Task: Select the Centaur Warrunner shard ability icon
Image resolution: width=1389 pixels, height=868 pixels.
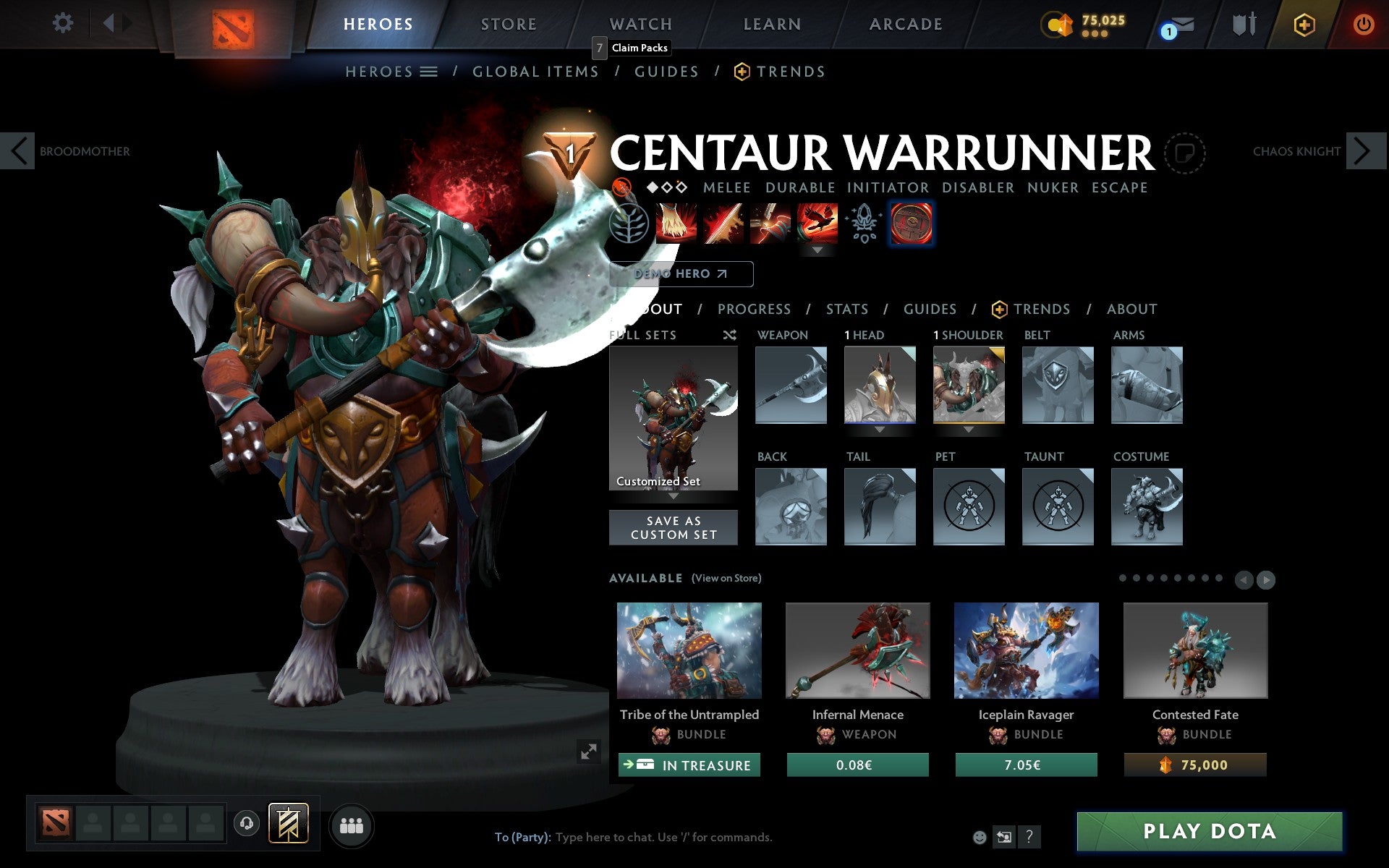Action: point(912,223)
